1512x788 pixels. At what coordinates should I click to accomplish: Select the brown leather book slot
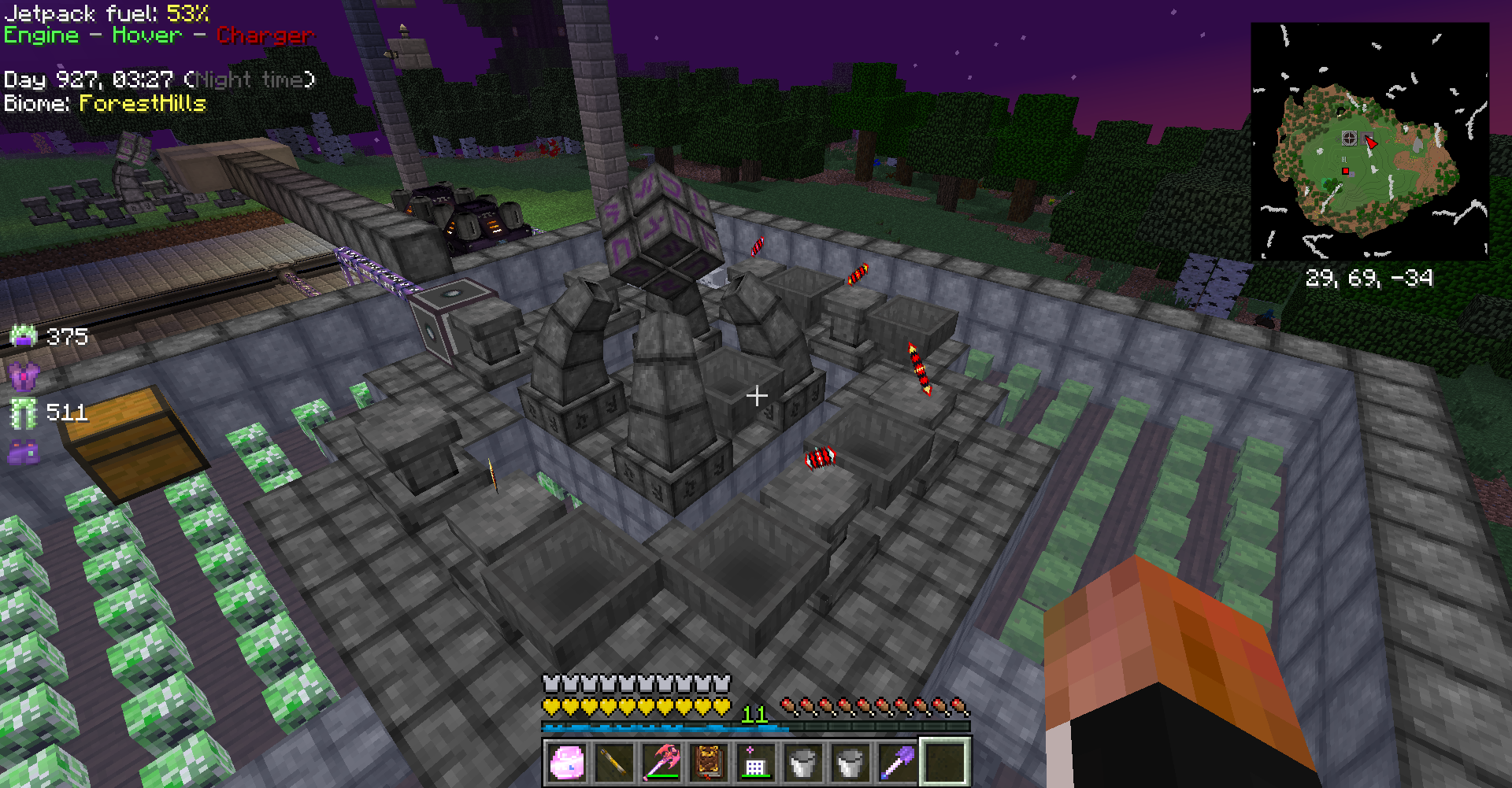pyautogui.click(x=708, y=762)
